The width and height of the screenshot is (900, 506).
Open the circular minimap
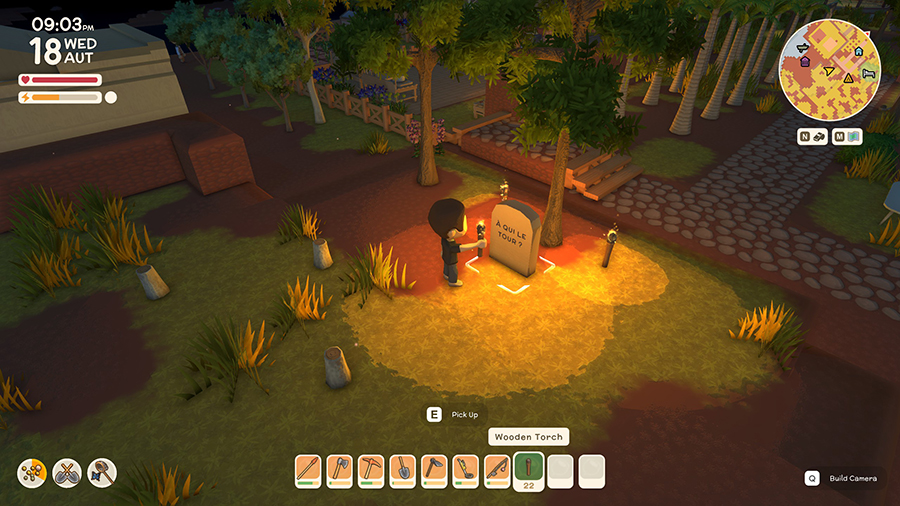[829, 70]
